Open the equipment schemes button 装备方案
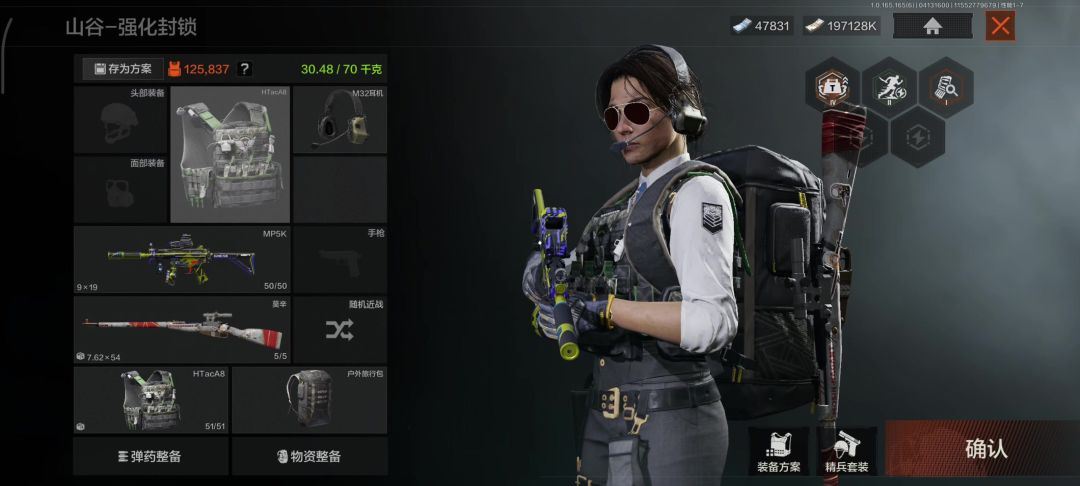Image resolution: width=1080 pixels, height=486 pixels. click(x=778, y=452)
